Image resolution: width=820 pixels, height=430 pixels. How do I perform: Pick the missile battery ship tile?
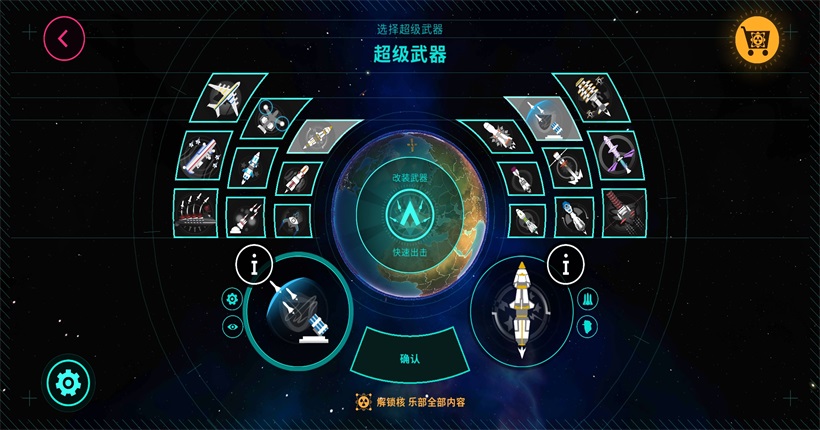click(x=197, y=211)
